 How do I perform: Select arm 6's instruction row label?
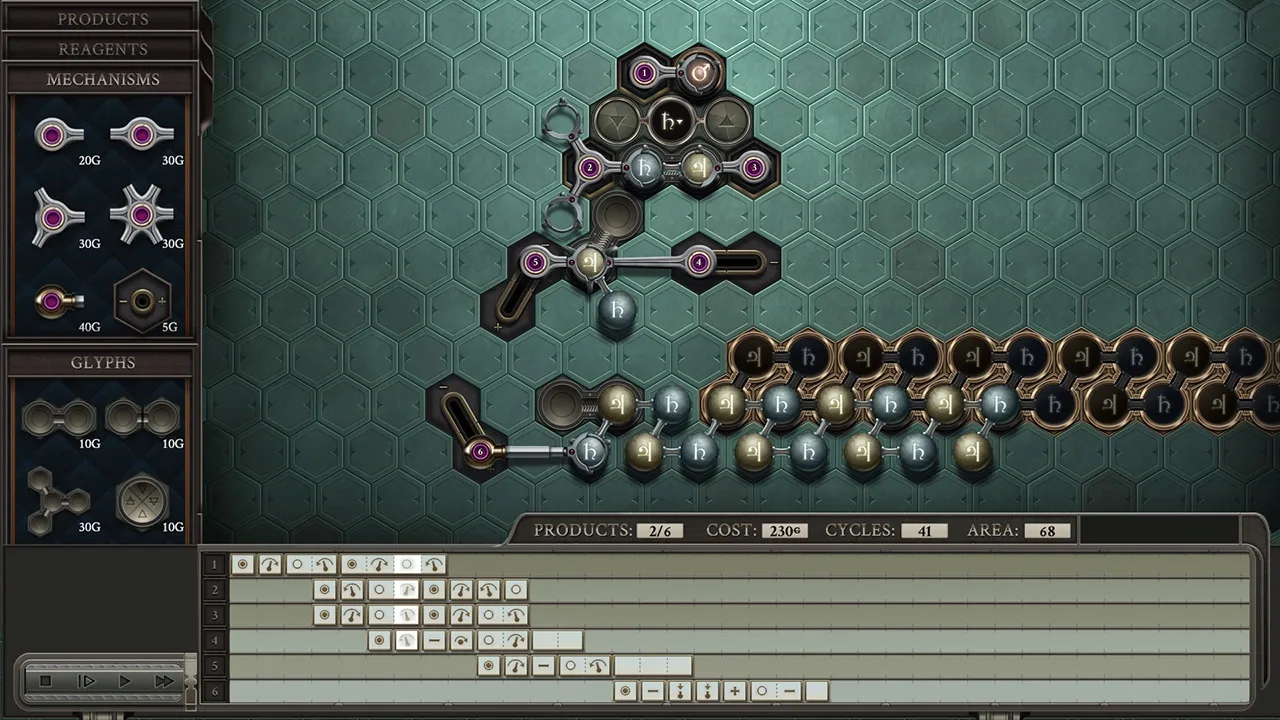coord(213,691)
